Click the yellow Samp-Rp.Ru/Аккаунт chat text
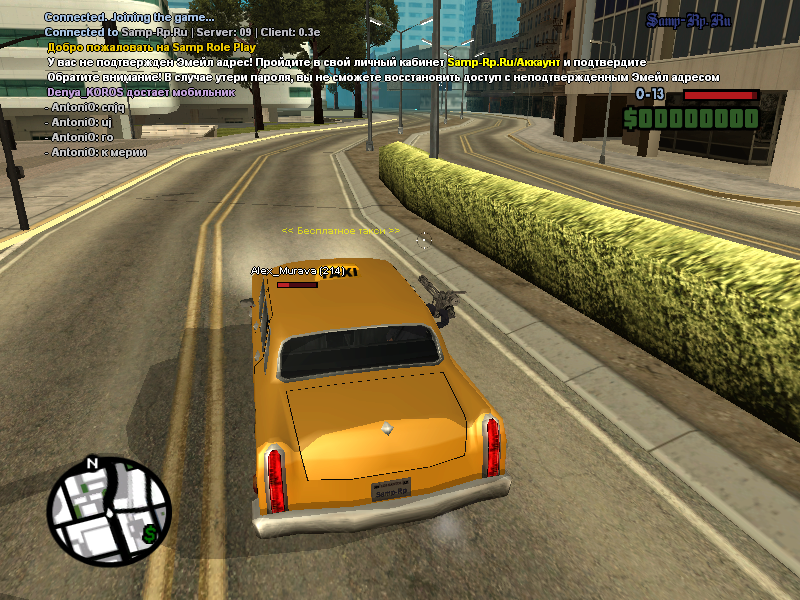Screen dimensions: 800x600 click(x=503, y=62)
